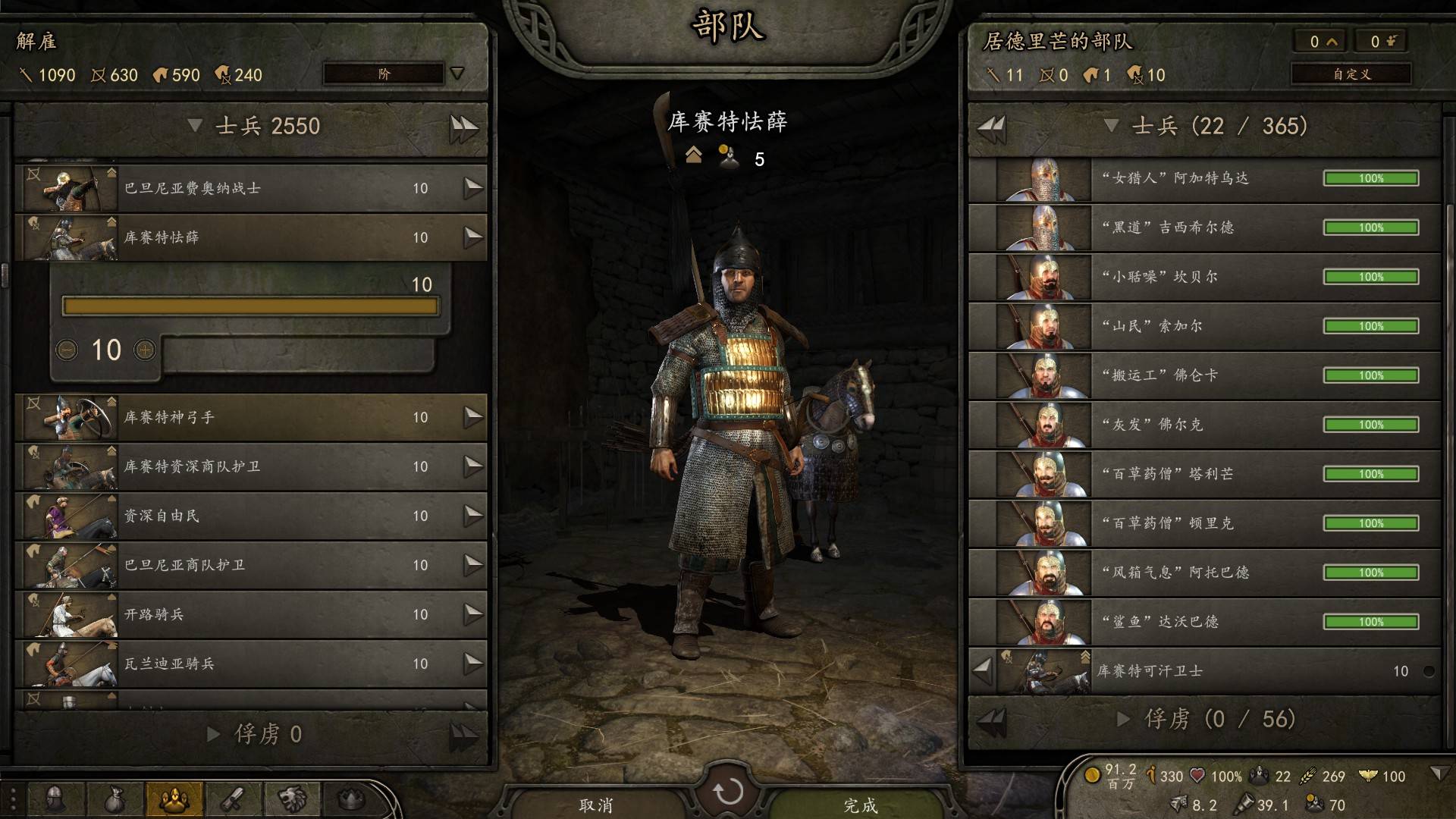Collapse the 士兵 2550 soldiers section
This screenshot has width=1456, height=819.
(x=195, y=126)
